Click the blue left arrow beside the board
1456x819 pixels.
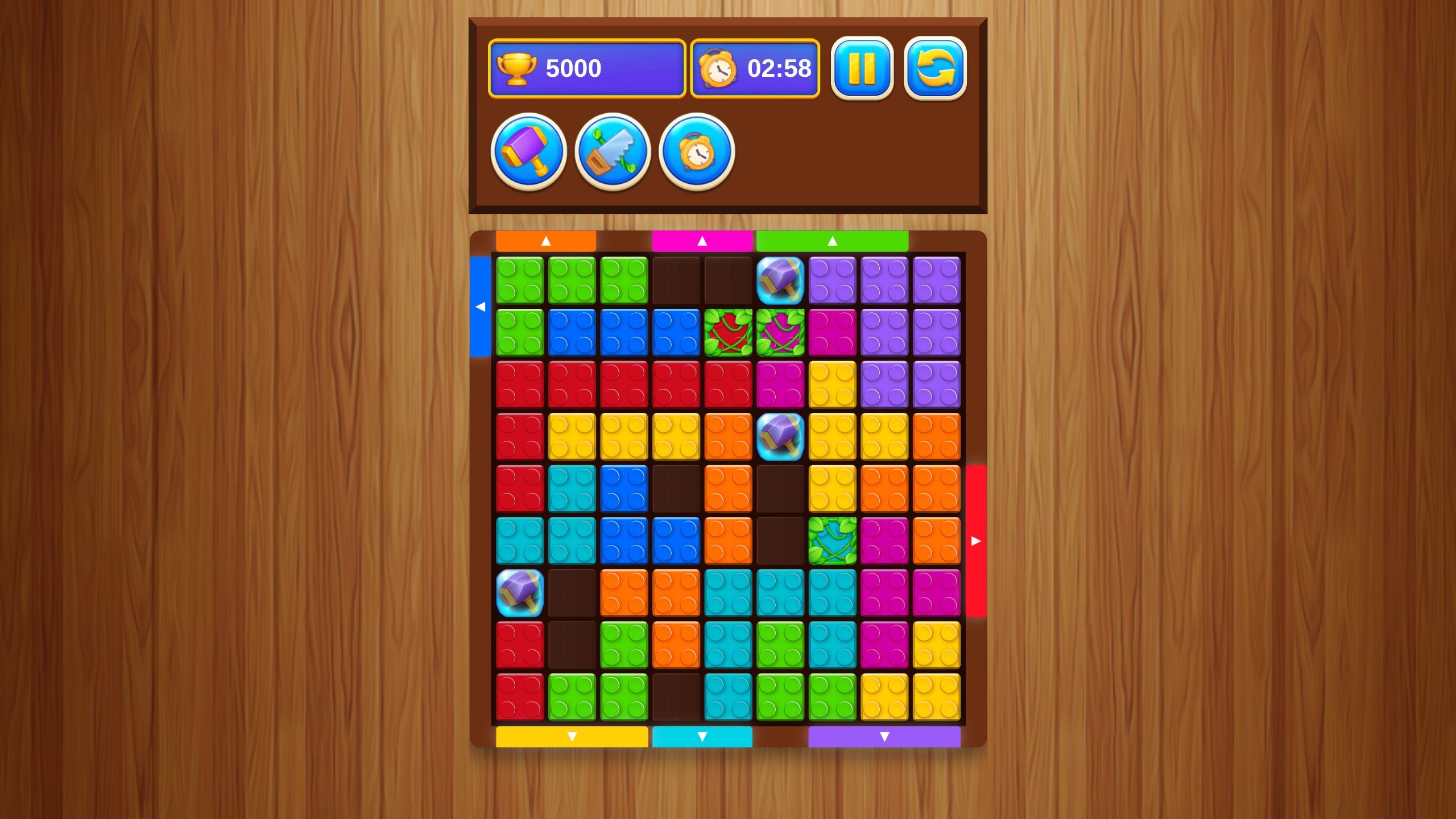481,307
